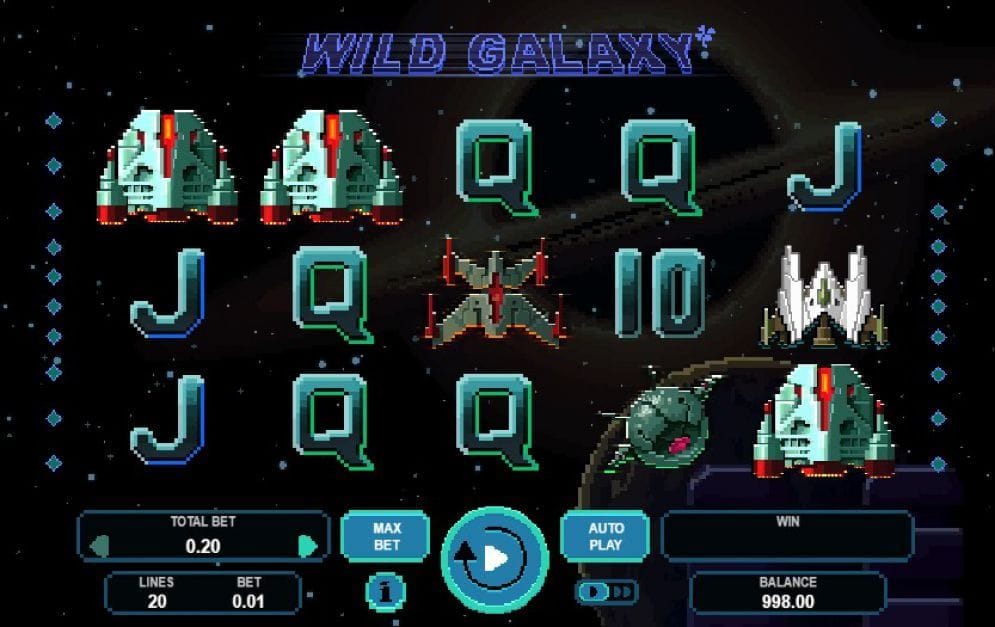Spin the reels with the round button
Screen dimensions: 995x627
point(494,558)
